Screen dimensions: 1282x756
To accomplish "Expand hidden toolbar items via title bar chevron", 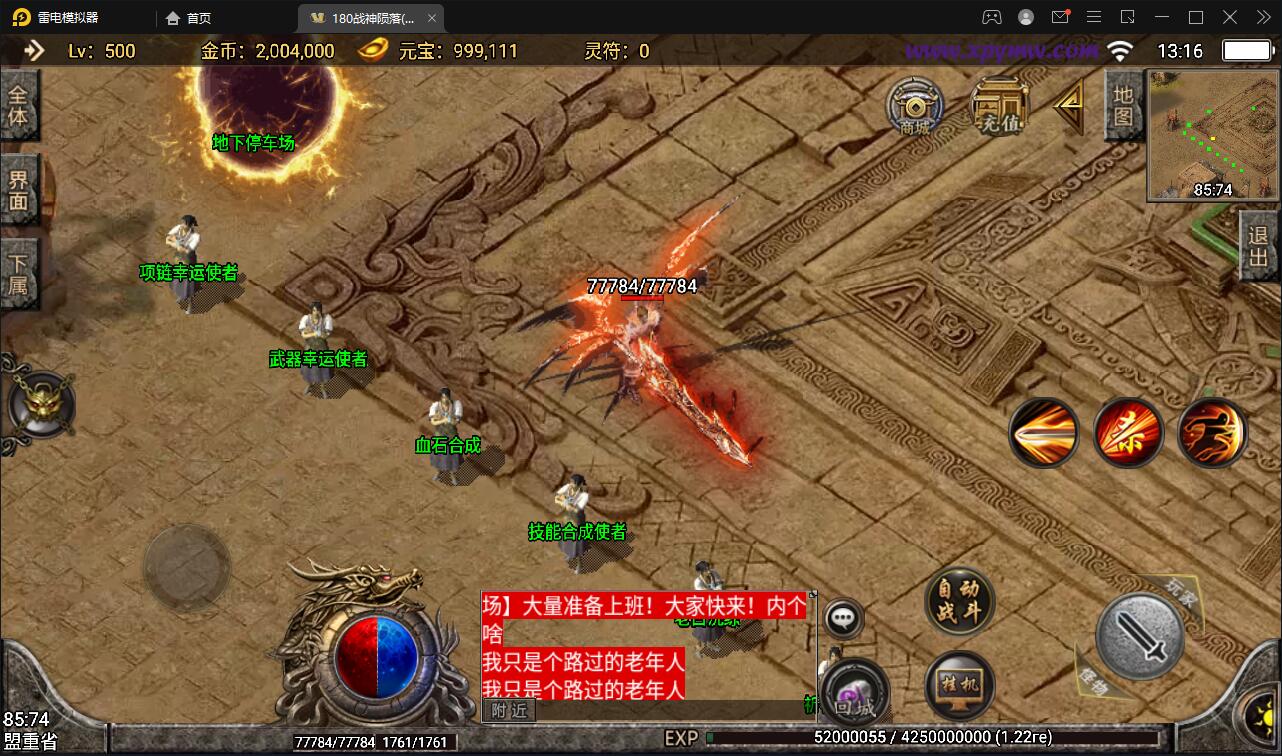I will click(x=1262, y=17).
